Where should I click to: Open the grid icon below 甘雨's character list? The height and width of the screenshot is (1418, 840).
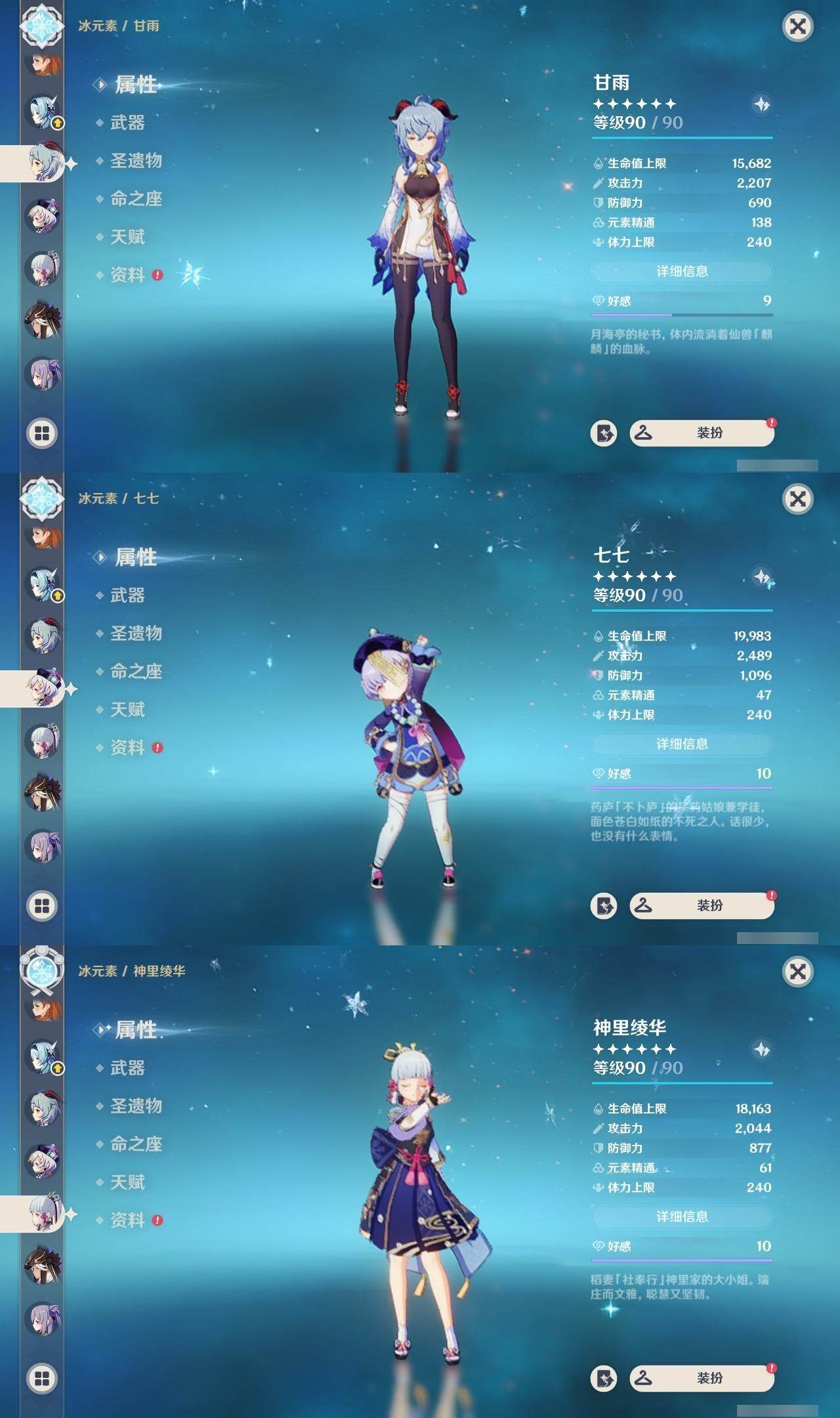42,433
